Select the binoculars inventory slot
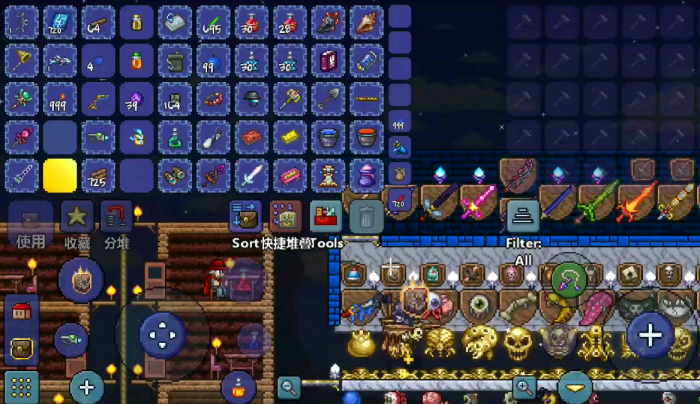Image resolution: width=700 pixels, height=404 pixels. (x=174, y=176)
